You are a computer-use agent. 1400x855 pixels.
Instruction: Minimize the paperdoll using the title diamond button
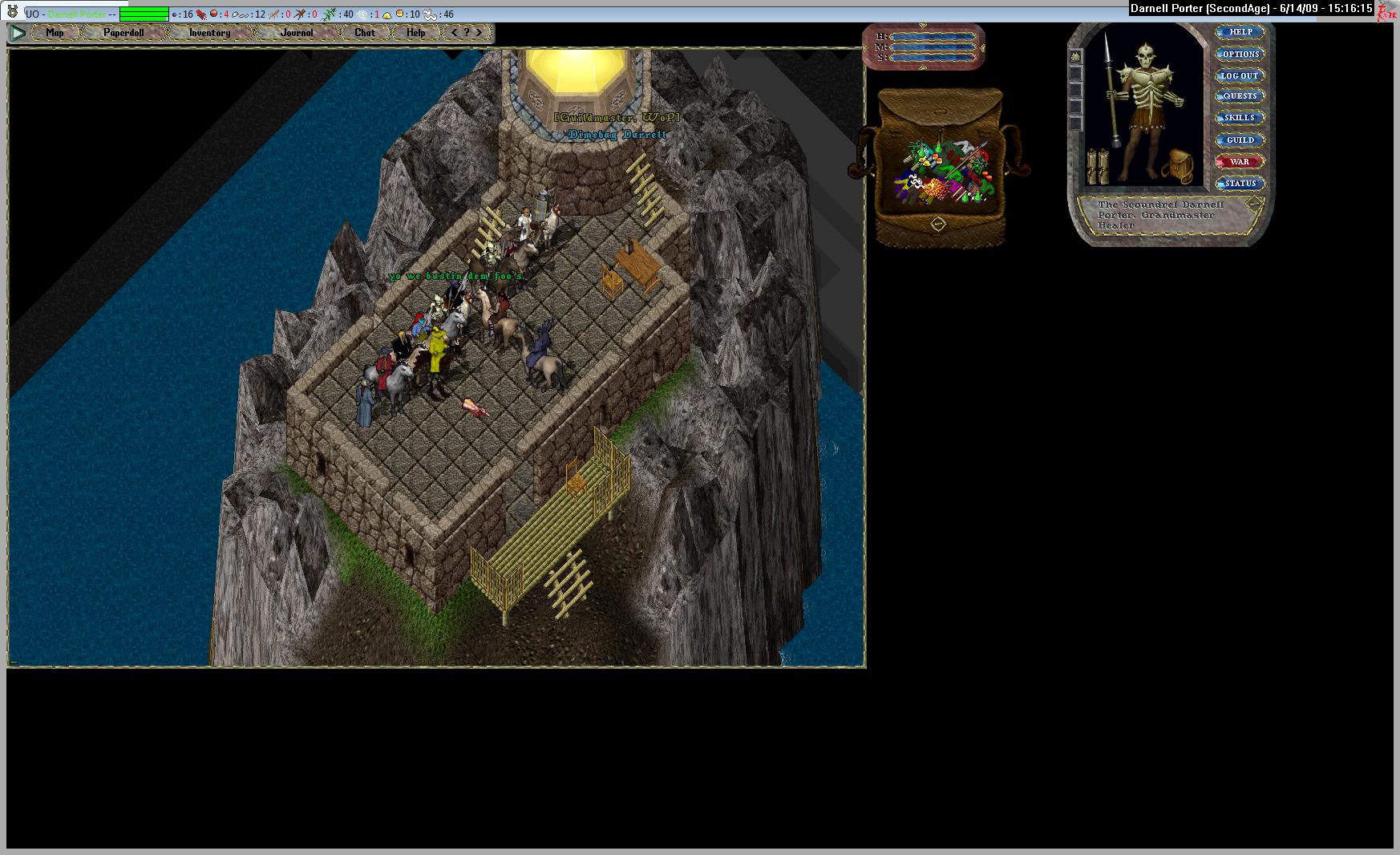click(x=1253, y=205)
